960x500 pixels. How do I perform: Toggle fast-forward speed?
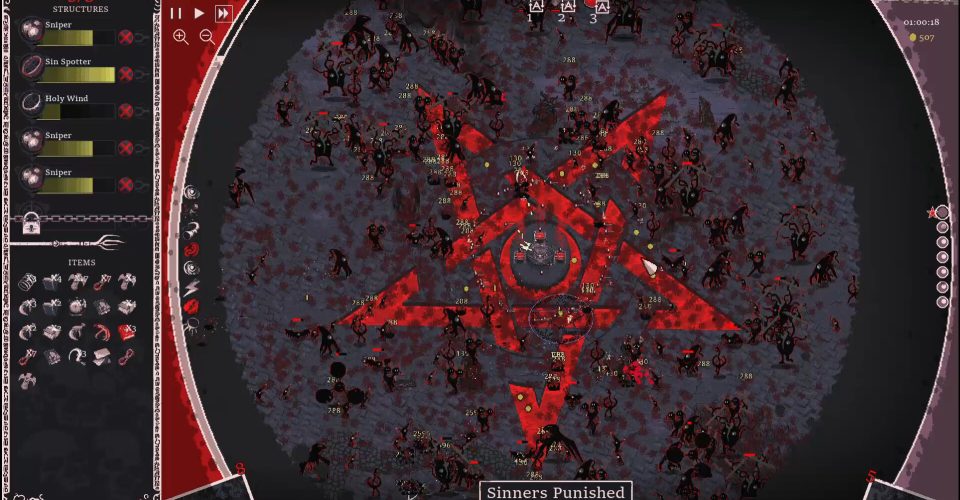(x=224, y=13)
